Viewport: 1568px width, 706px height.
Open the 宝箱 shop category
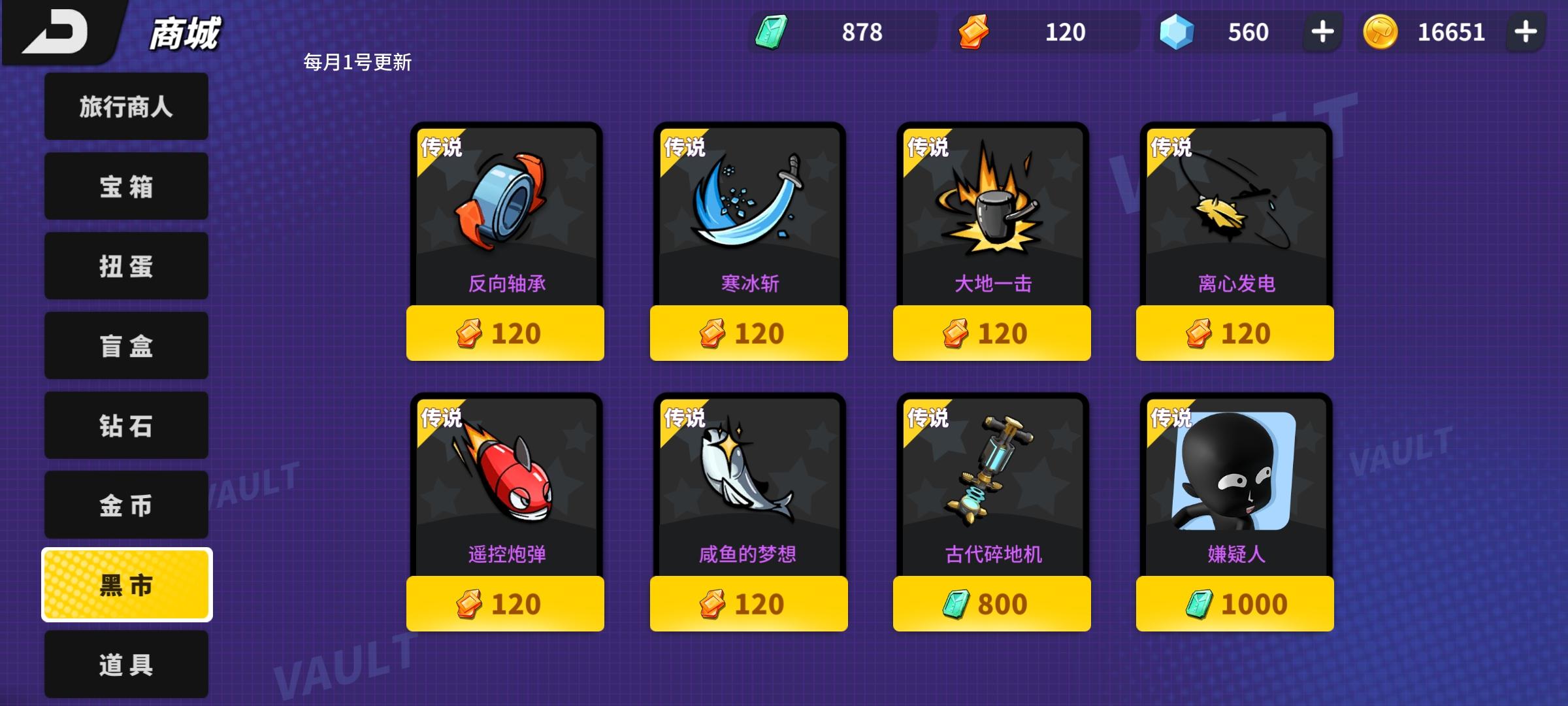(125, 186)
